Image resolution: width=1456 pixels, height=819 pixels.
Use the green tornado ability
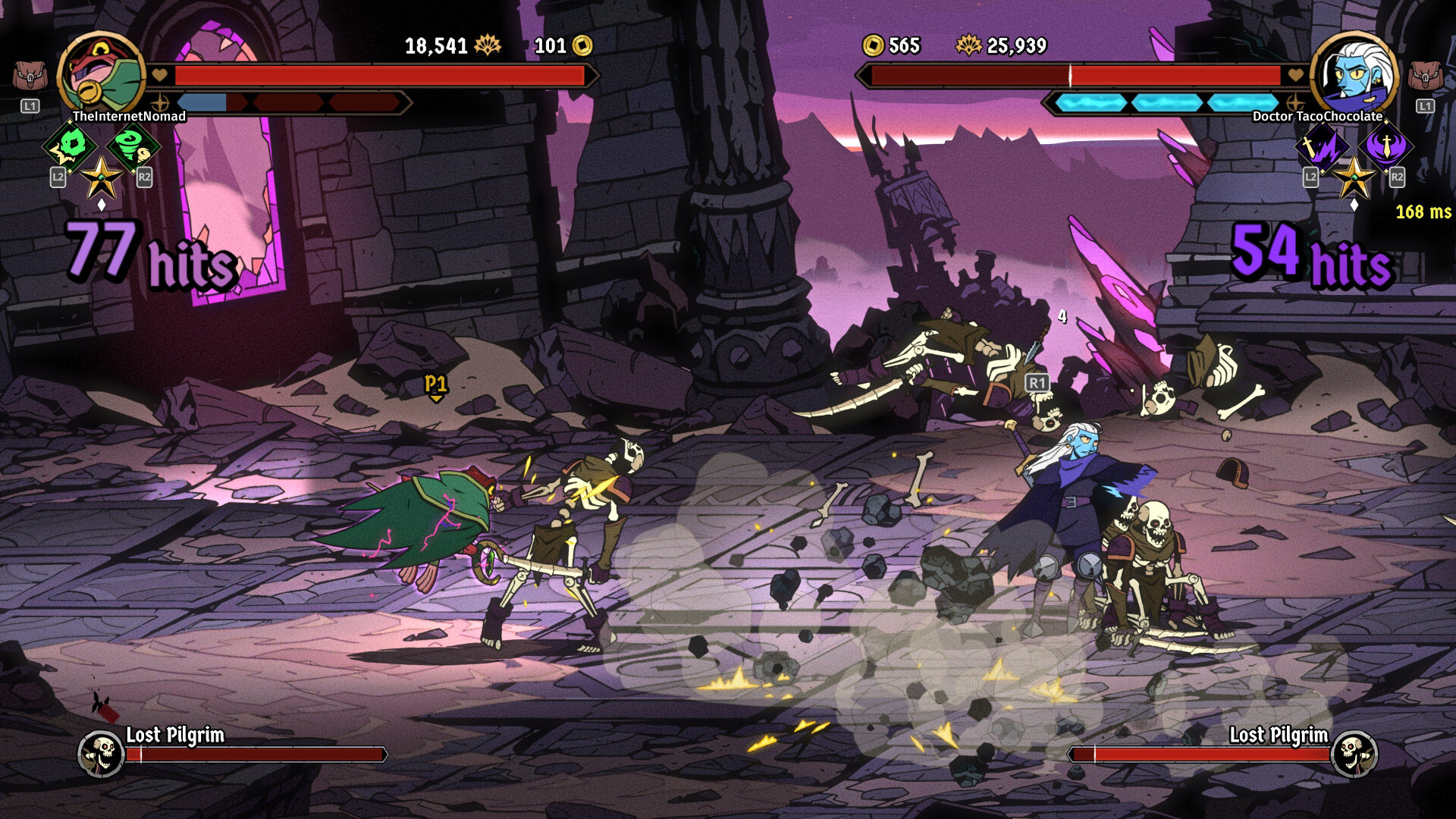(x=133, y=146)
